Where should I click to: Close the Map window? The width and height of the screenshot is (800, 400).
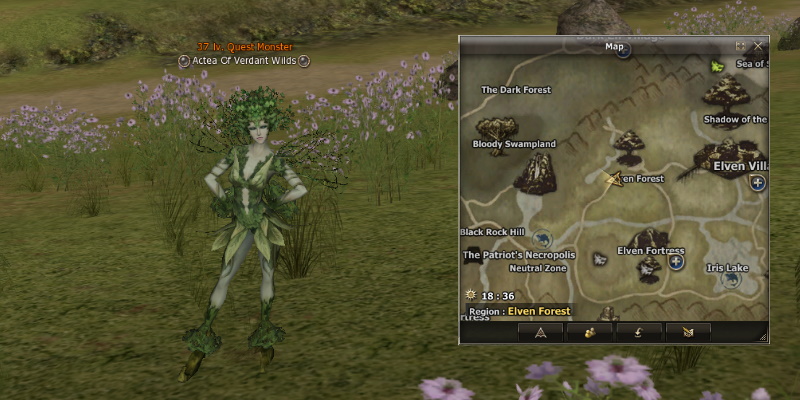(x=758, y=46)
